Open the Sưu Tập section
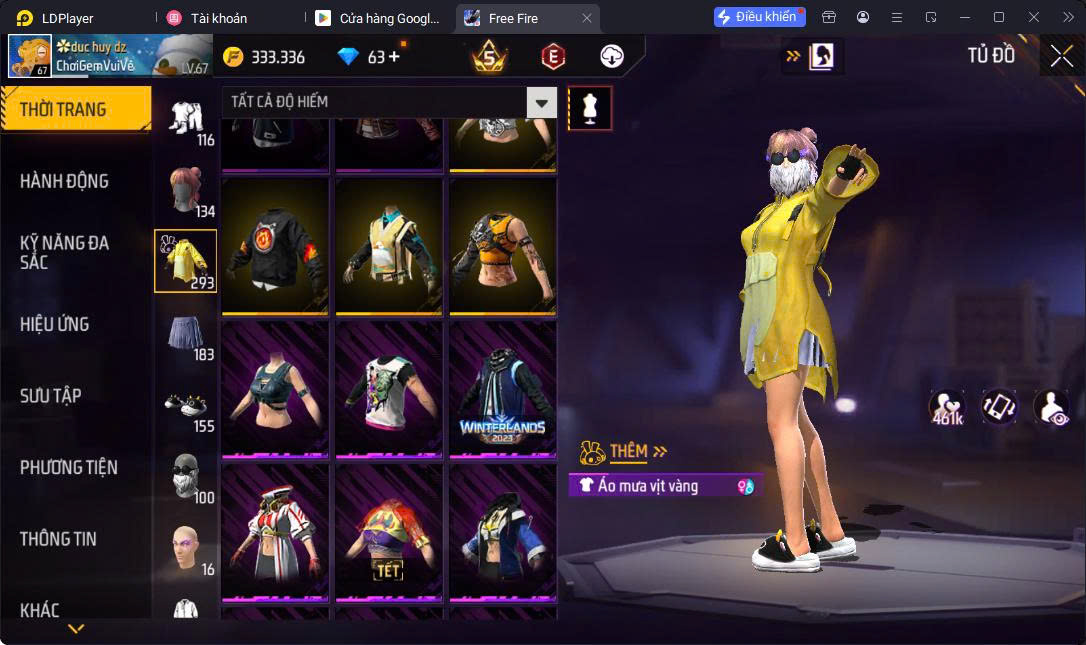 click(51, 395)
